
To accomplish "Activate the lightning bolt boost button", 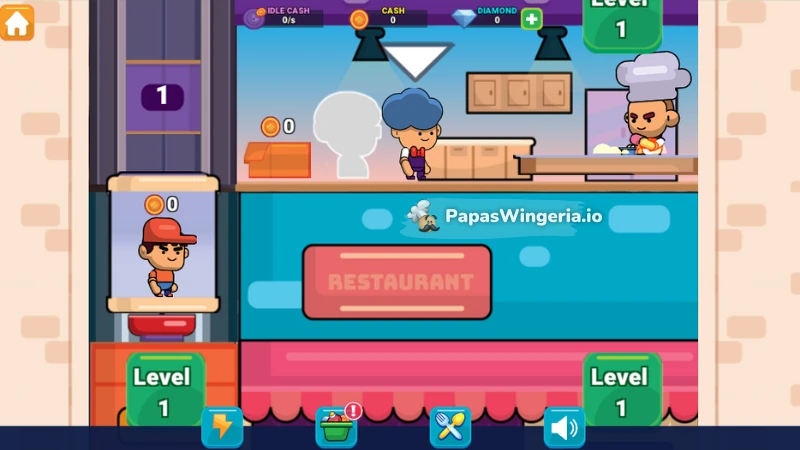I will [x=221, y=427].
